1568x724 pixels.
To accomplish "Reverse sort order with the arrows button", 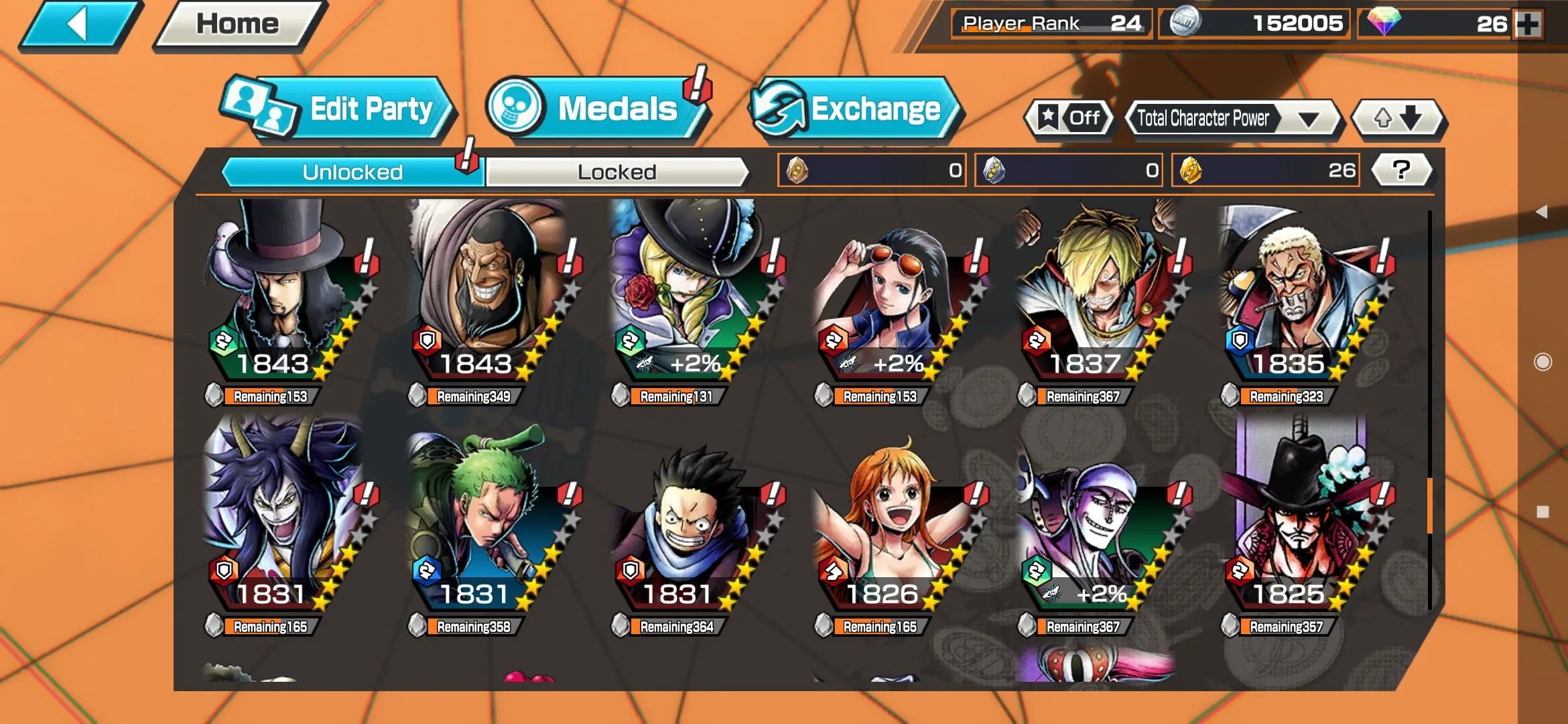I will [1398, 119].
